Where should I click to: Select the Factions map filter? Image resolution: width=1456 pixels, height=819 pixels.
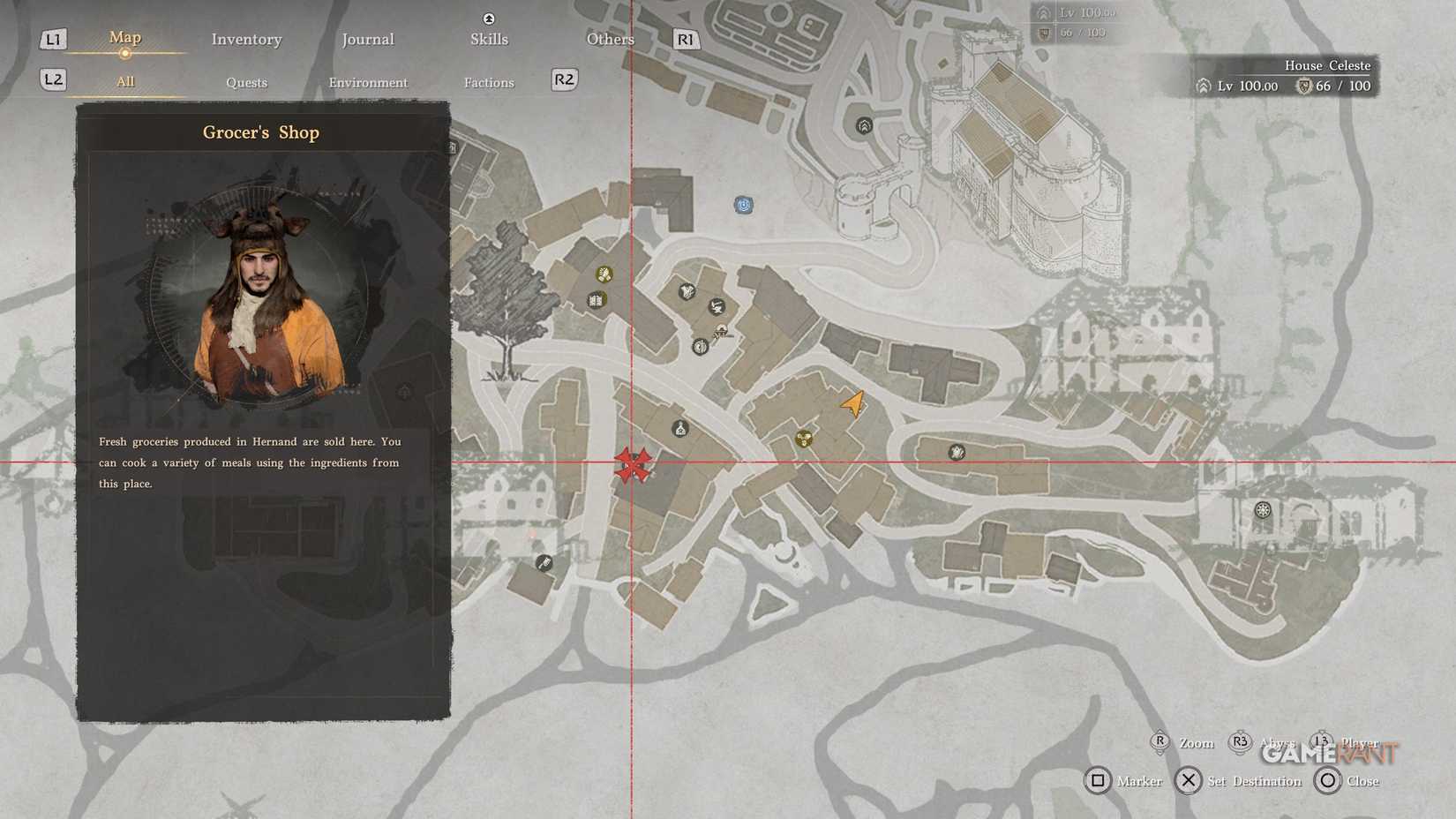(x=489, y=82)
